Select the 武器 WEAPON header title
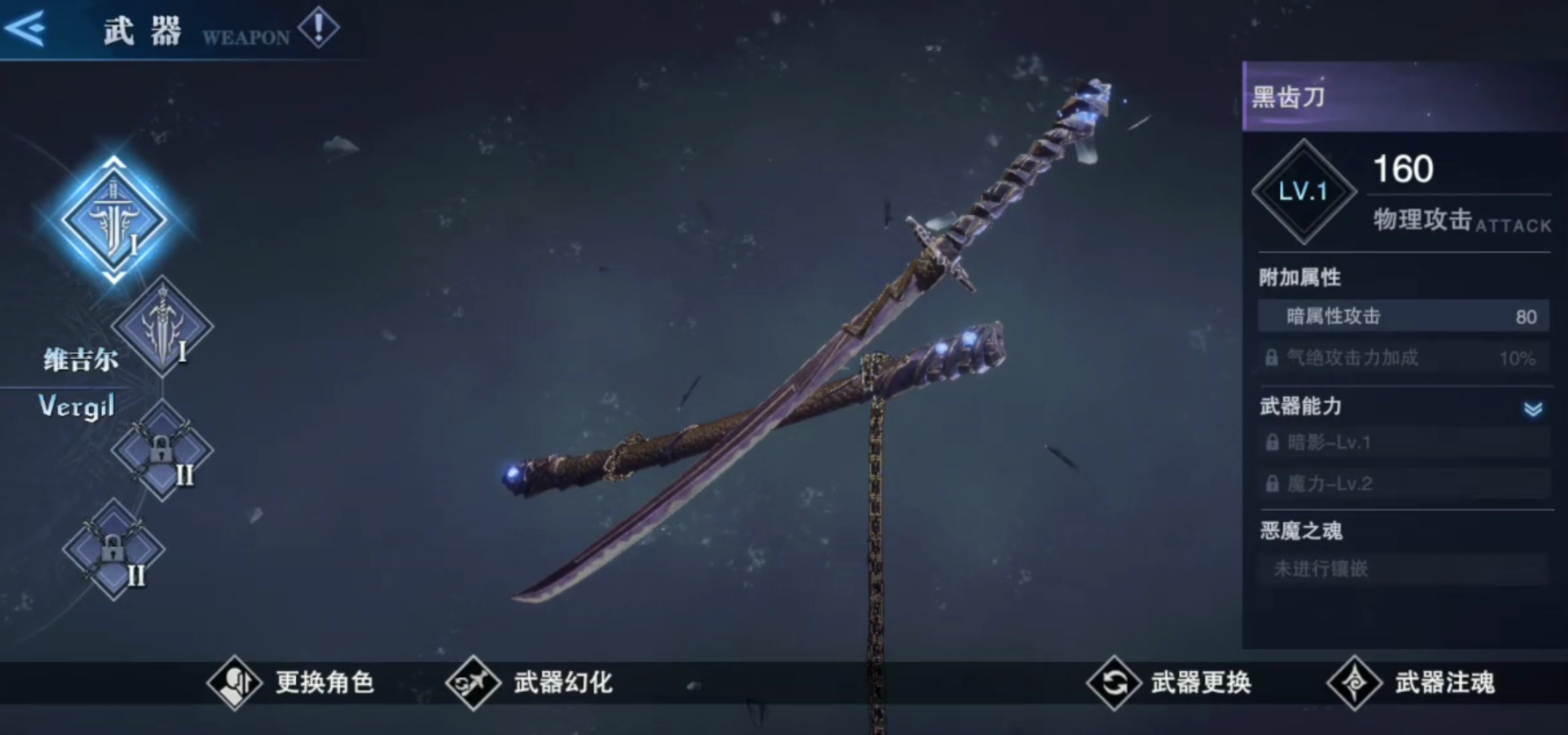Screen dimensions: 1568x735 pyautogui.click(x=145, y=29)
